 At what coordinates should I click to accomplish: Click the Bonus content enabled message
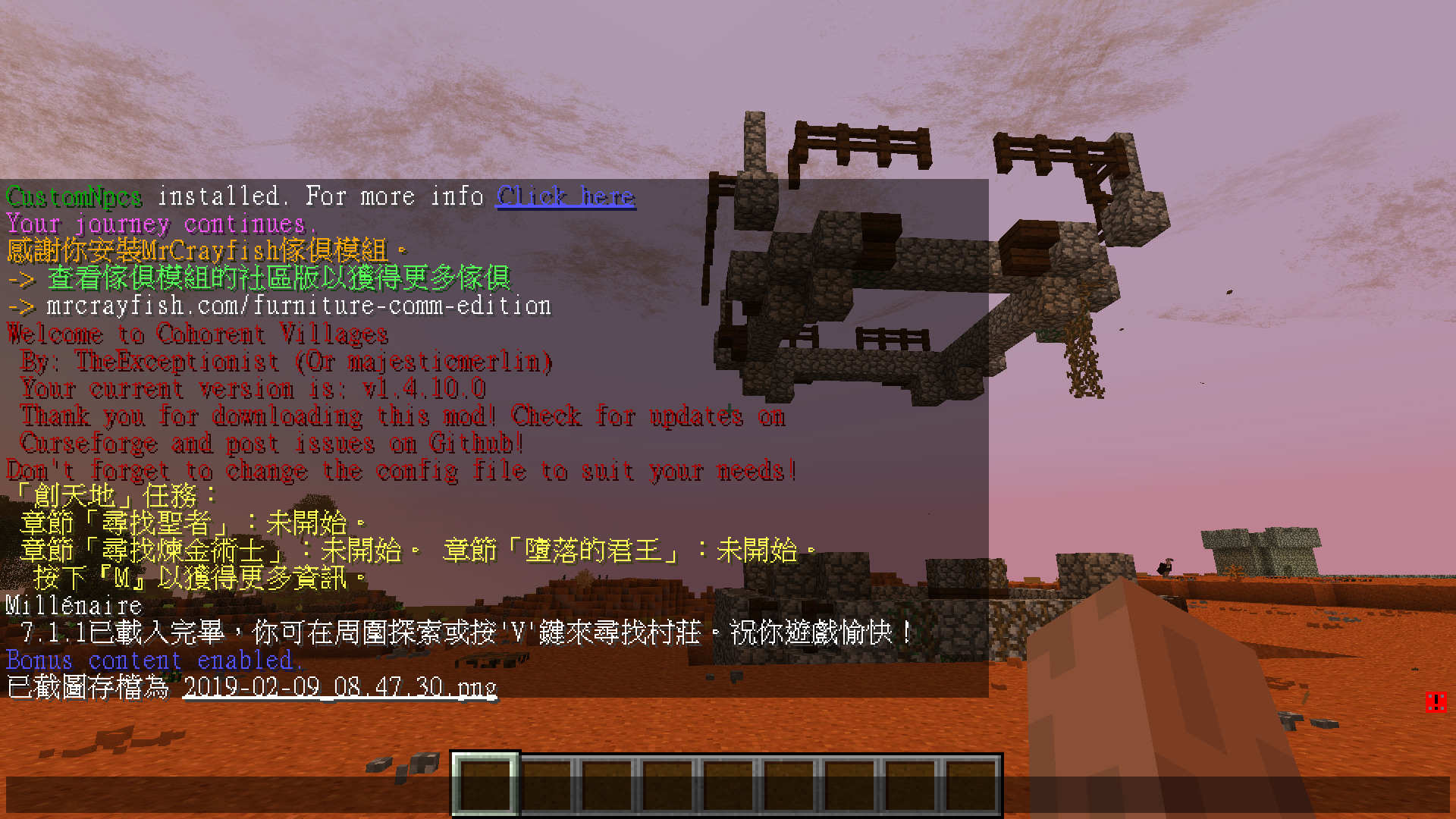pyautogui.click(x=154, y=661)
